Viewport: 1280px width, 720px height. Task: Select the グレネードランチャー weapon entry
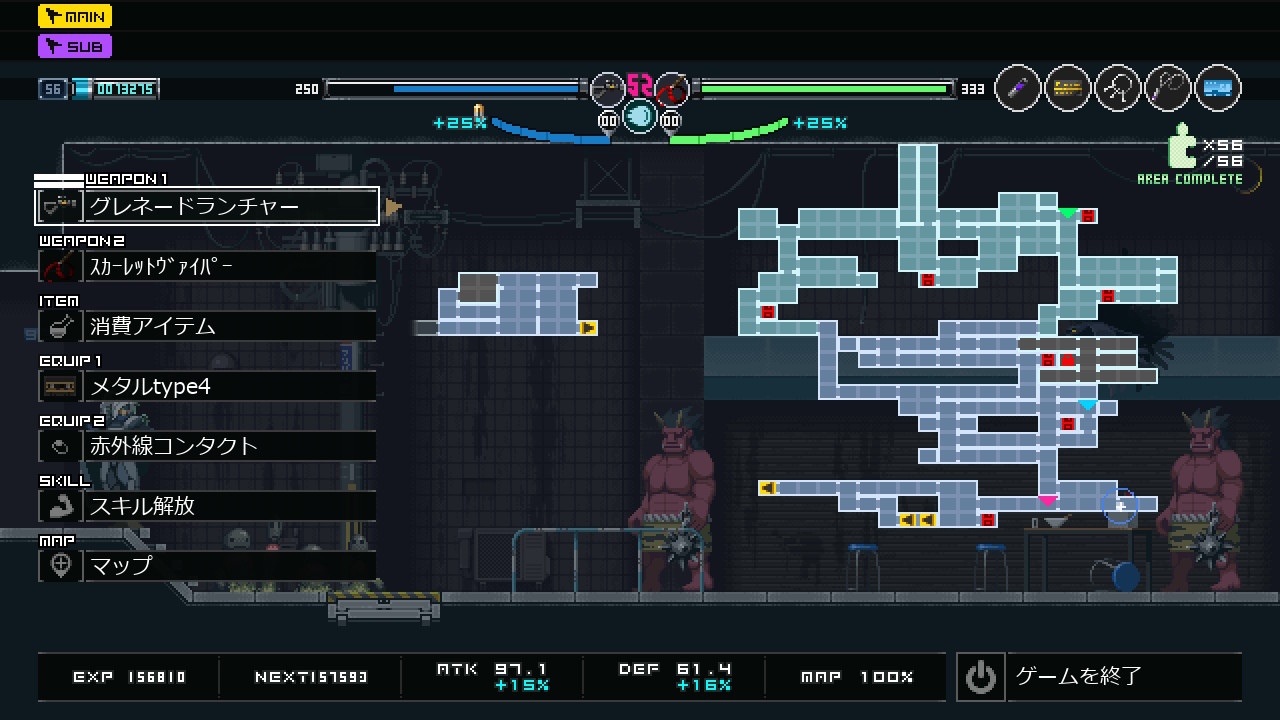207,207
